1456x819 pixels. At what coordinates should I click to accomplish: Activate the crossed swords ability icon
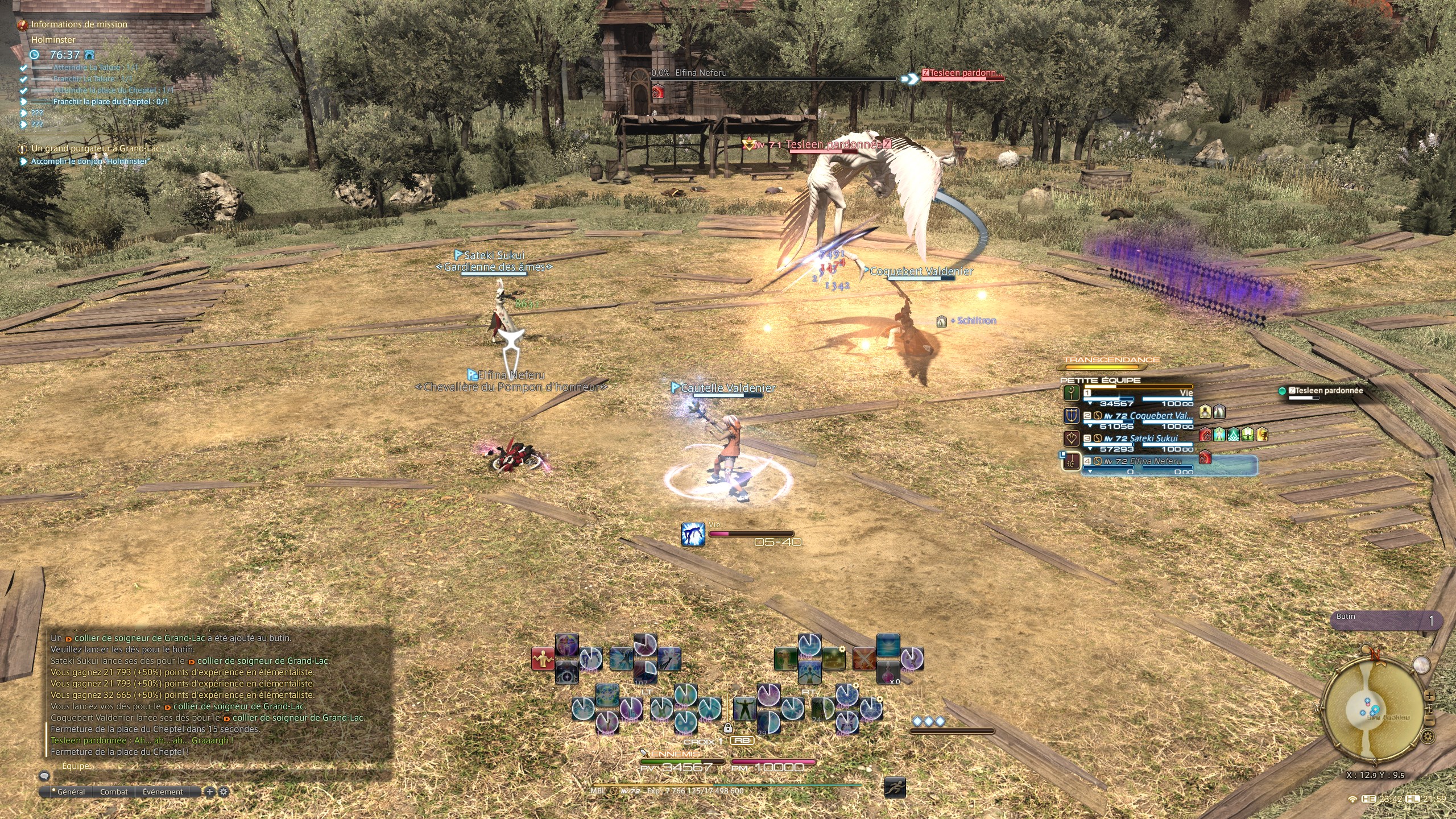863,659
